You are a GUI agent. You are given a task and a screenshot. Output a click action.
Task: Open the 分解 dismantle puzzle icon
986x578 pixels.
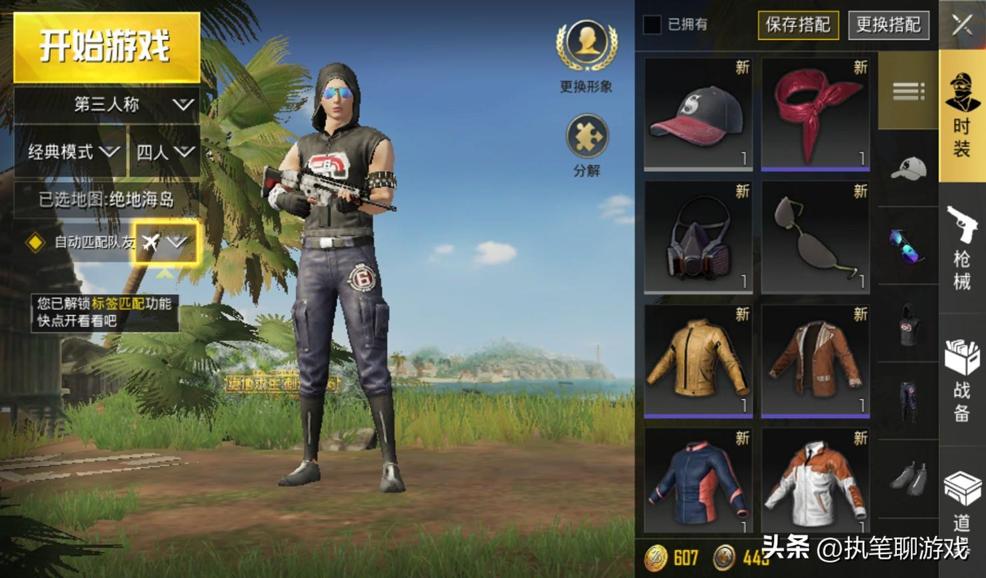click(x=587, y=137)
